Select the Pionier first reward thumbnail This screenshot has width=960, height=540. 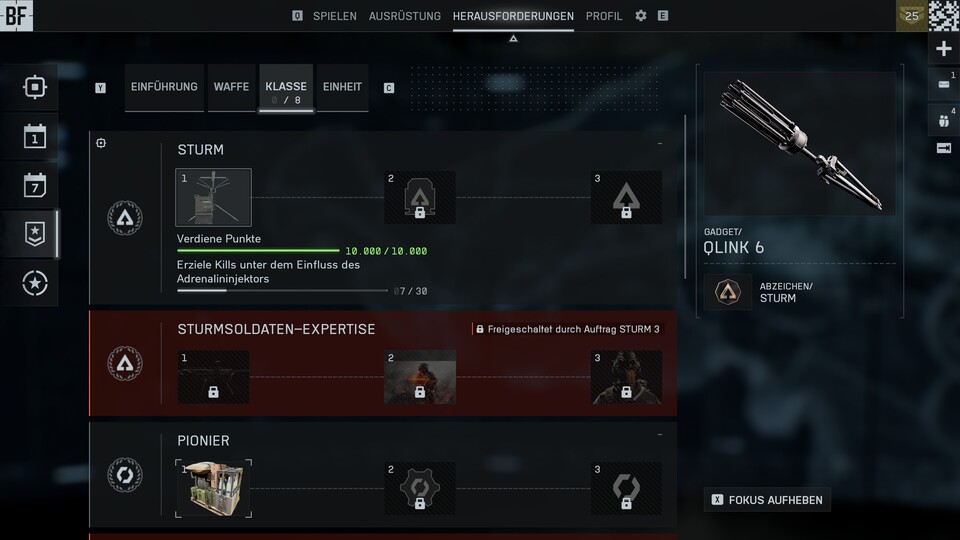coord(214,488)
